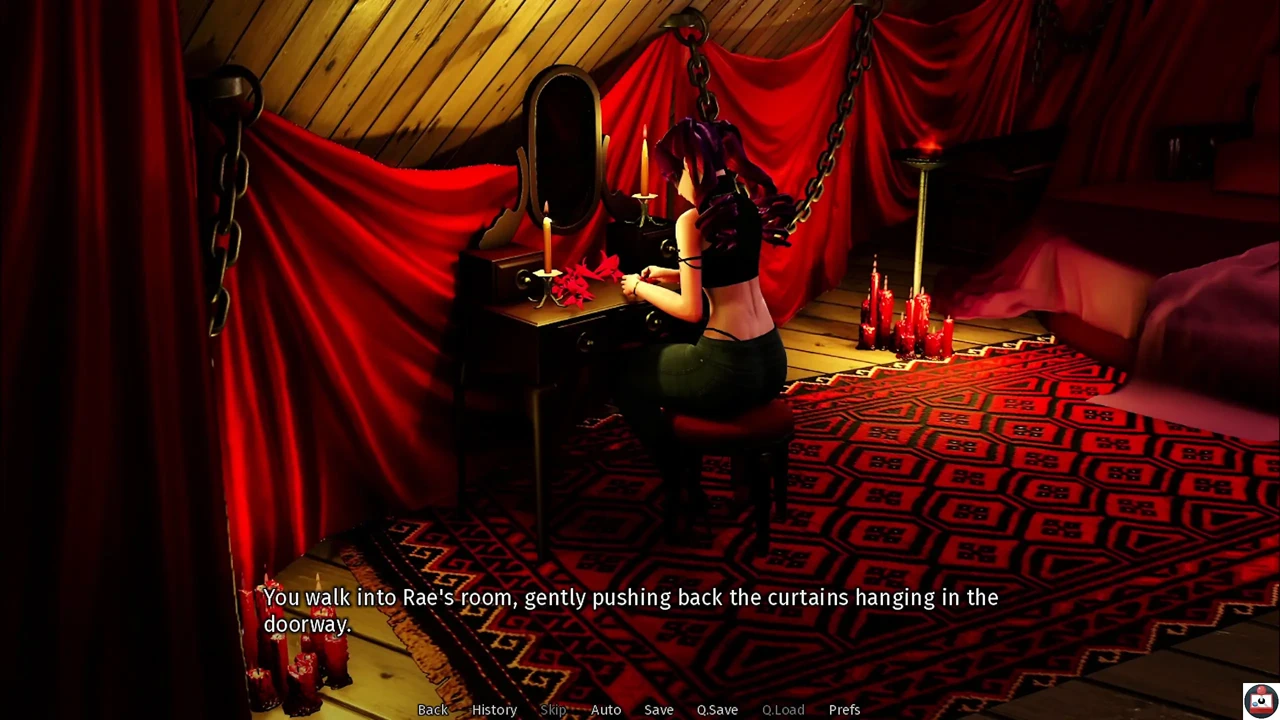Open the Prefs menu
Image resolution: width=1280 pixels, height=720 pixels.
point(844,710)
